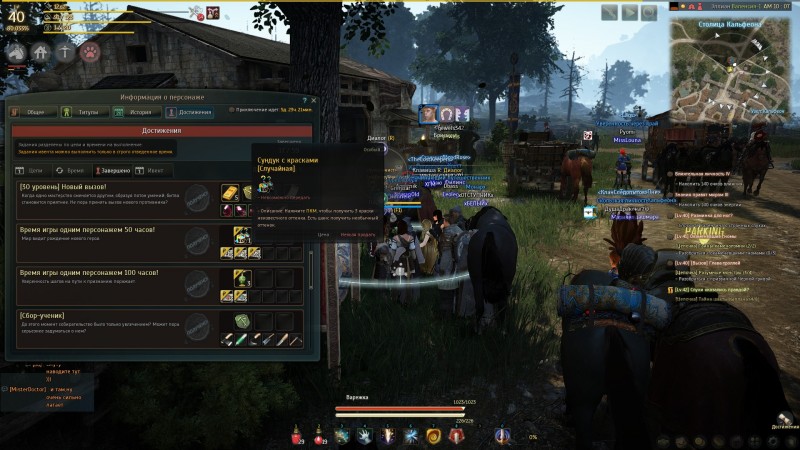
Task: Close the character information window
Action: click(x=314, y=98)
